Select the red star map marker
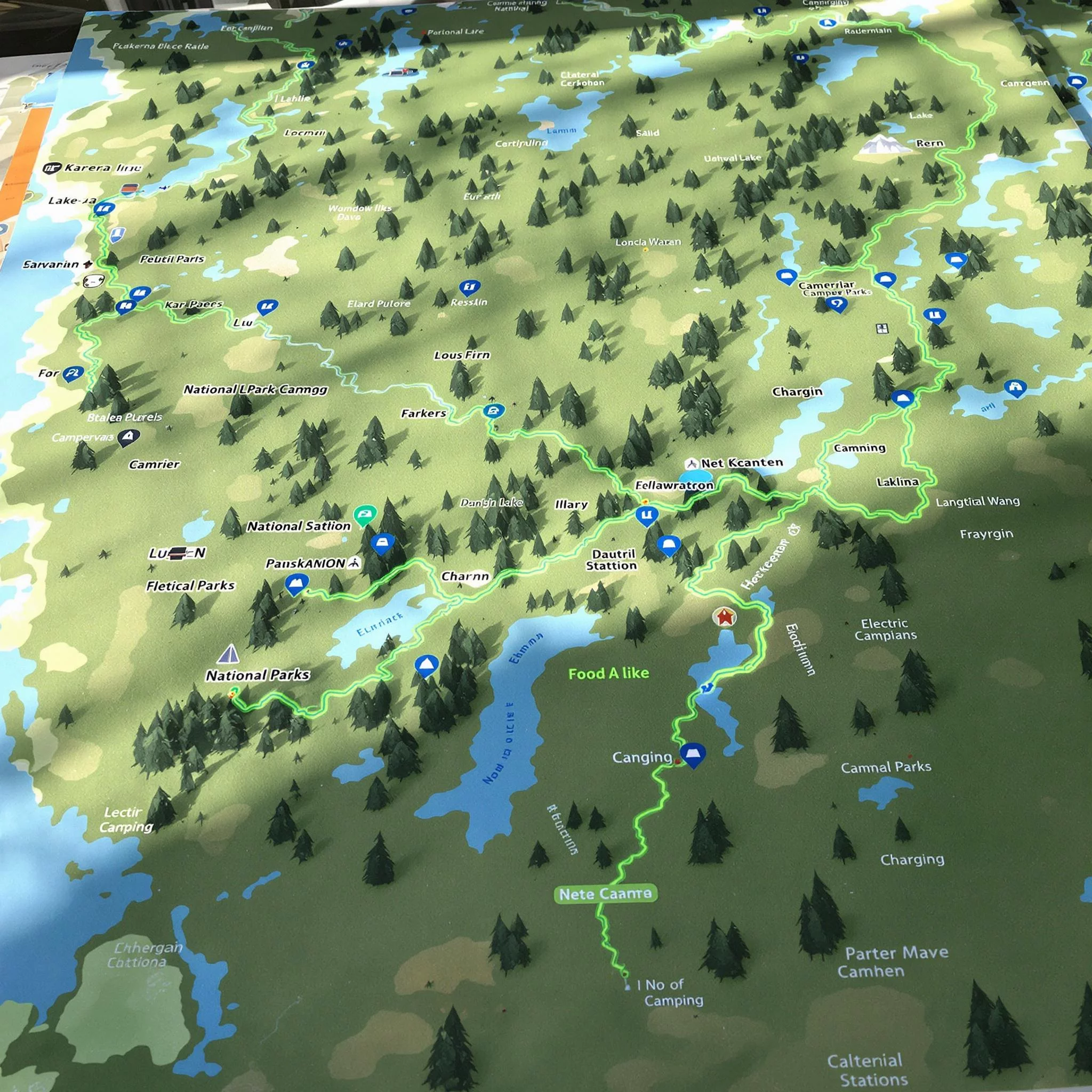Viewport: 1092px width, 1092px height. click(725, 616)
